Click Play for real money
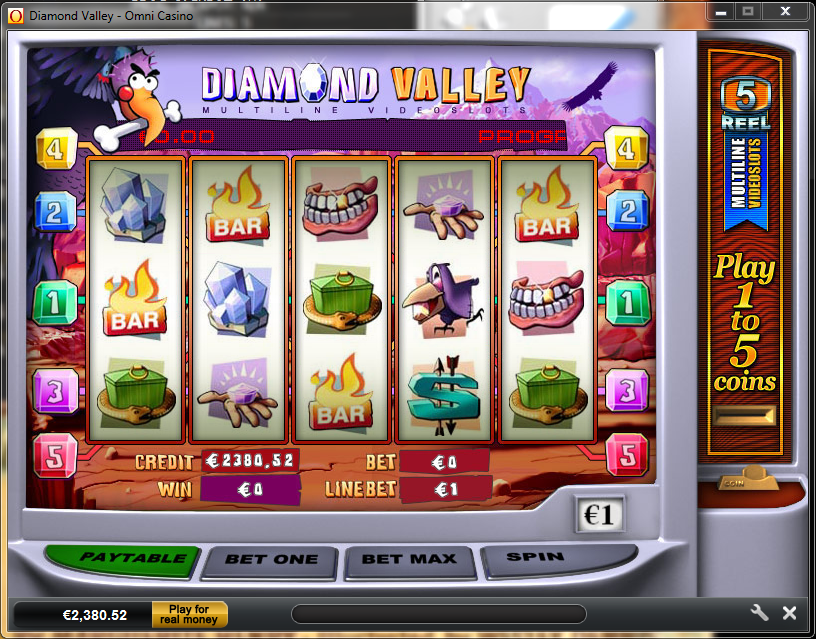 (x=189, y=614)
